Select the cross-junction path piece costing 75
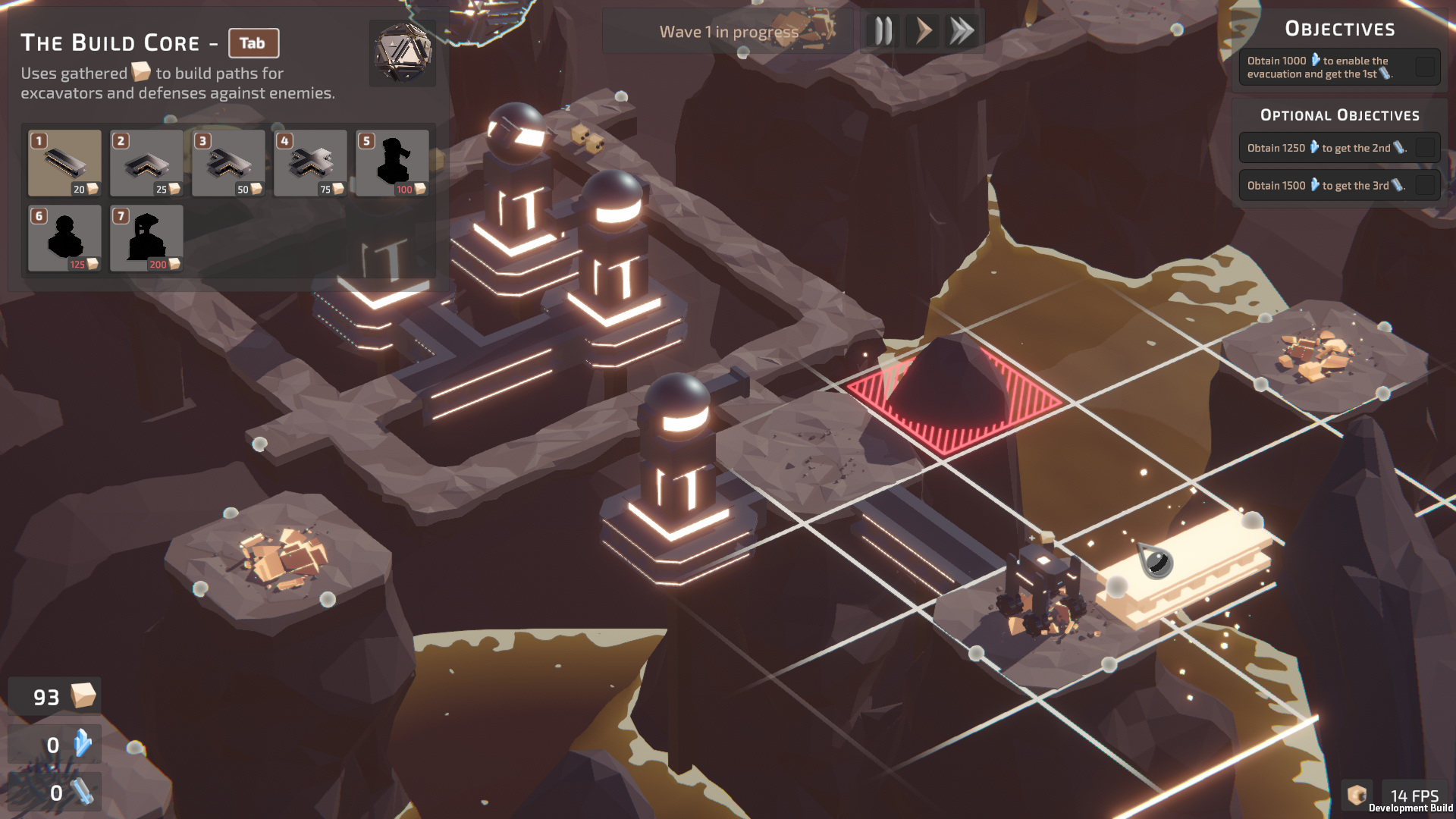This screenshot has height=819, width=1456. [x=310, y=162]
